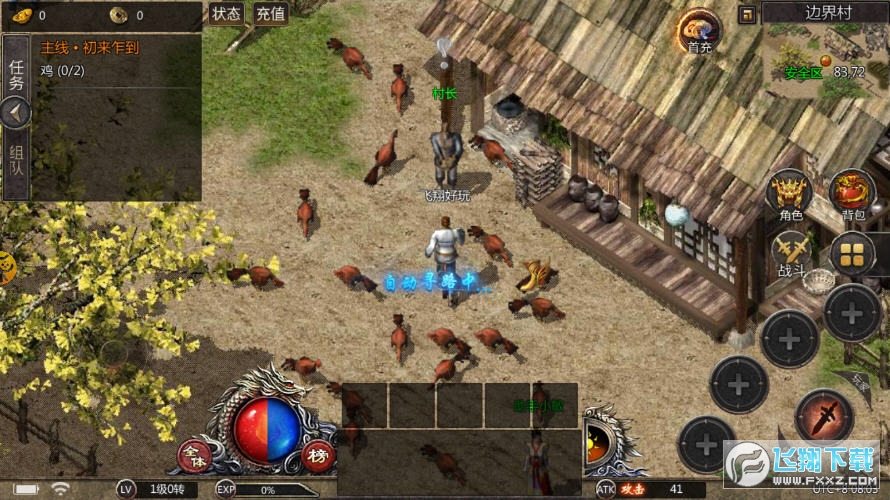Open the 充值 recharge shop
The width and height of the screenshot is (890, 500).
tap(270, 14)
